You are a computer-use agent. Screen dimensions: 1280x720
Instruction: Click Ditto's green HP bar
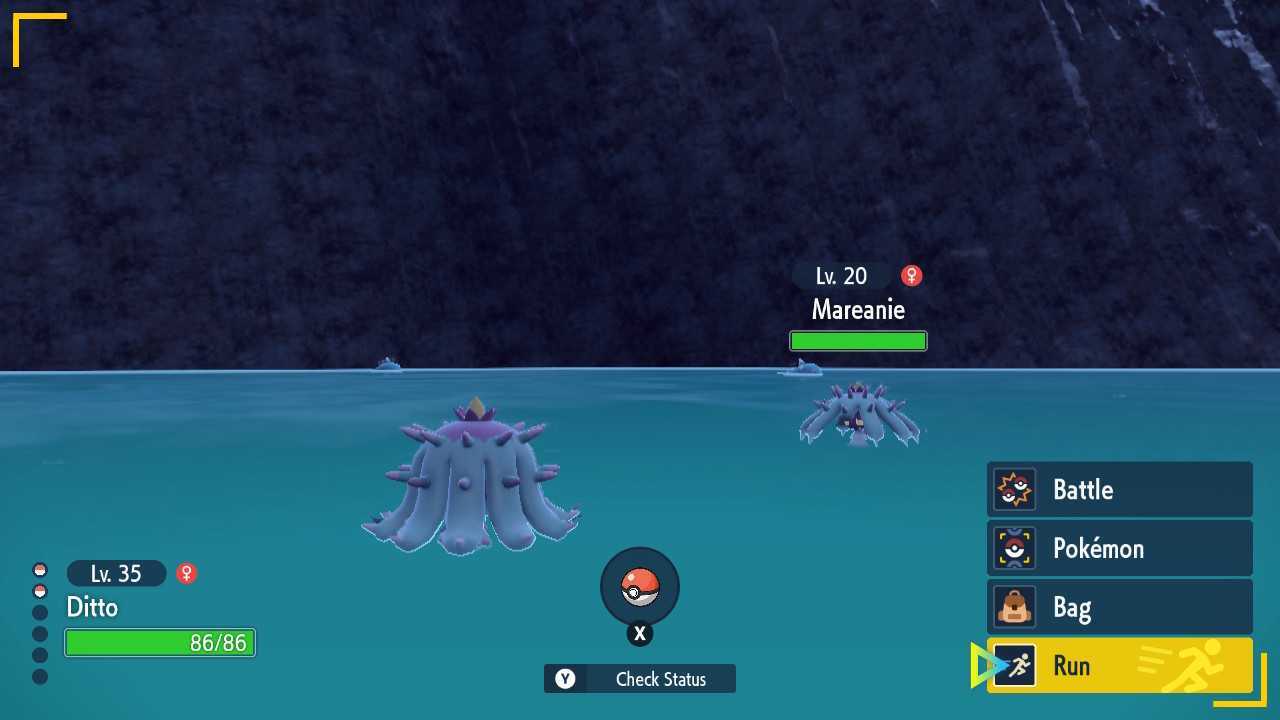(x=159, y=643)
